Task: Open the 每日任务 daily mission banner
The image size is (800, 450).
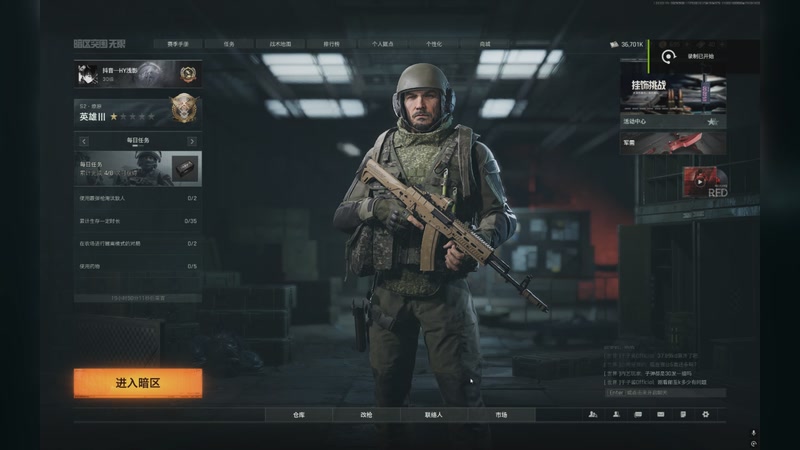Action: 138,166
